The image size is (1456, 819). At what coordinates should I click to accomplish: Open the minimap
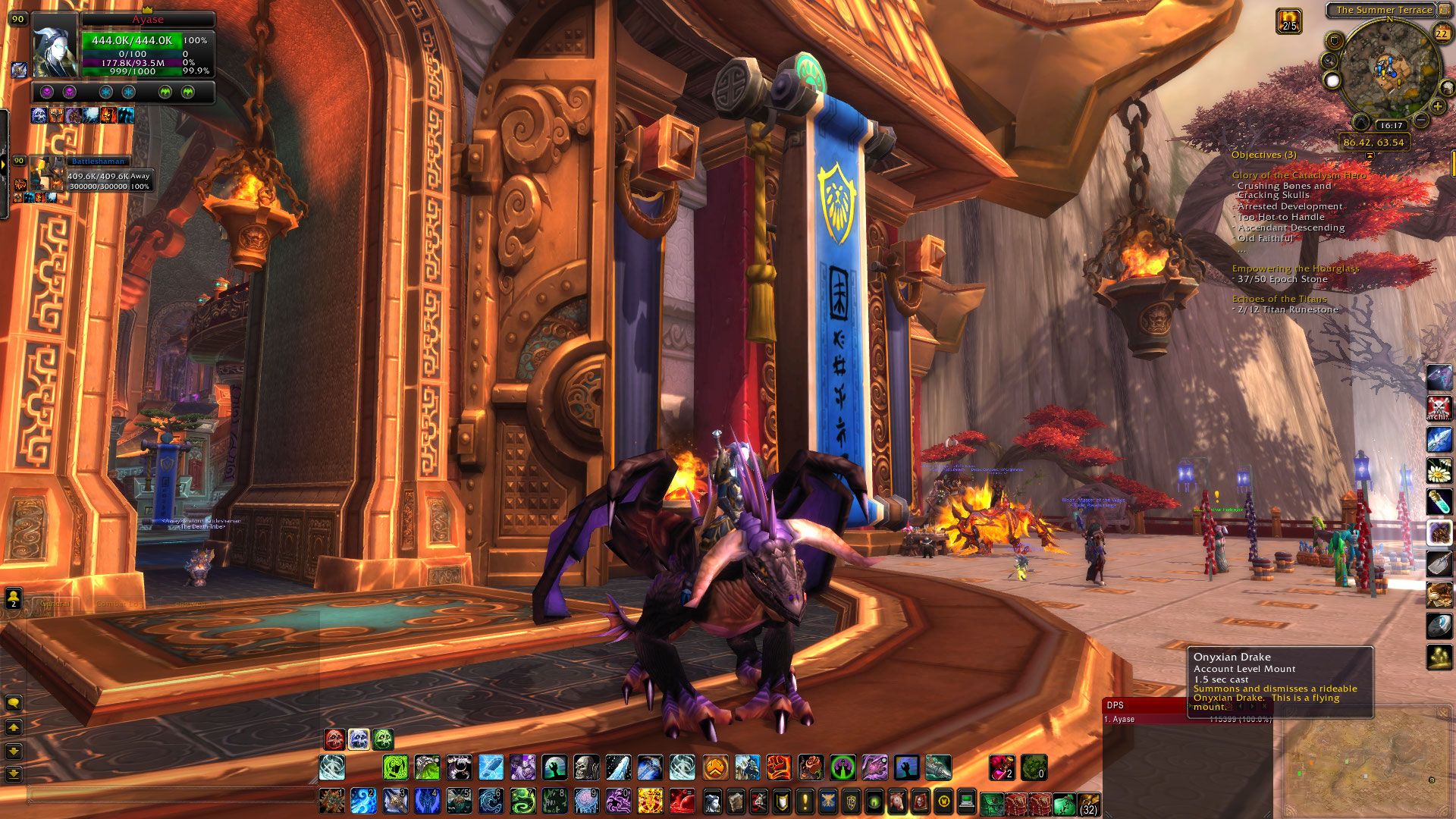(x=1389, y=68)
